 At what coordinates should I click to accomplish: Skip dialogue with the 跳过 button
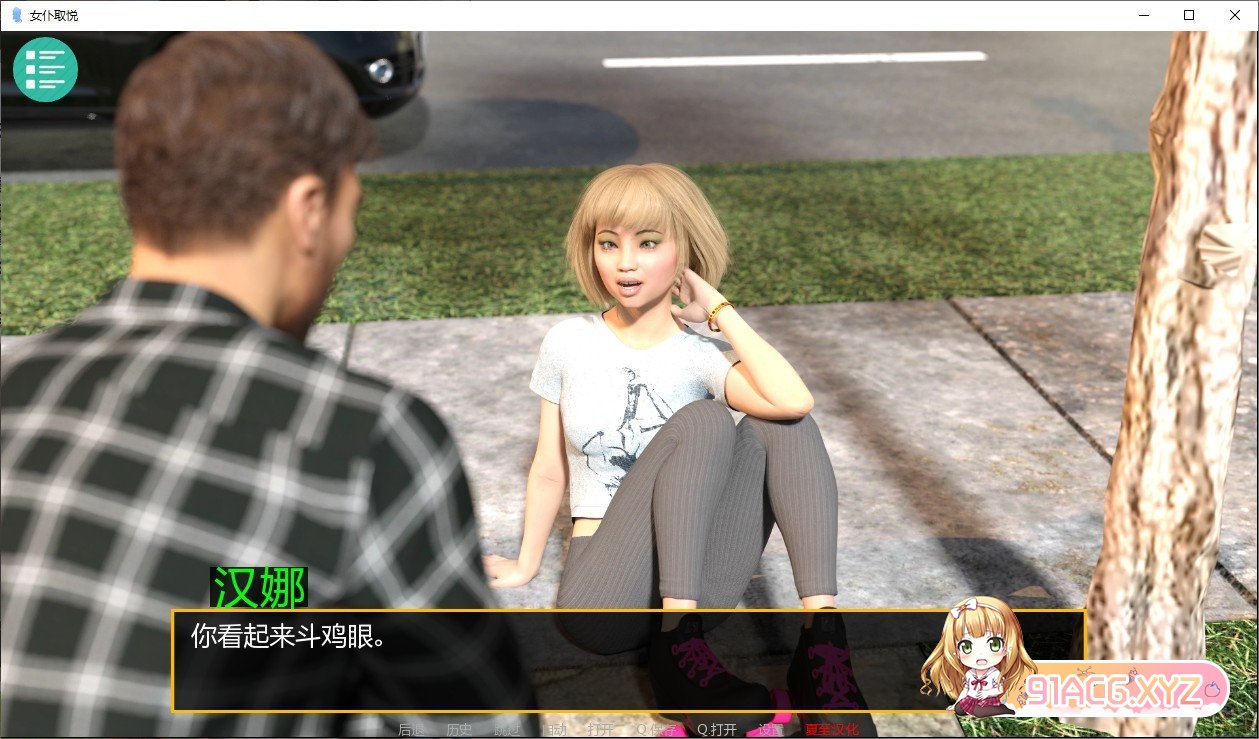[508, 730]
